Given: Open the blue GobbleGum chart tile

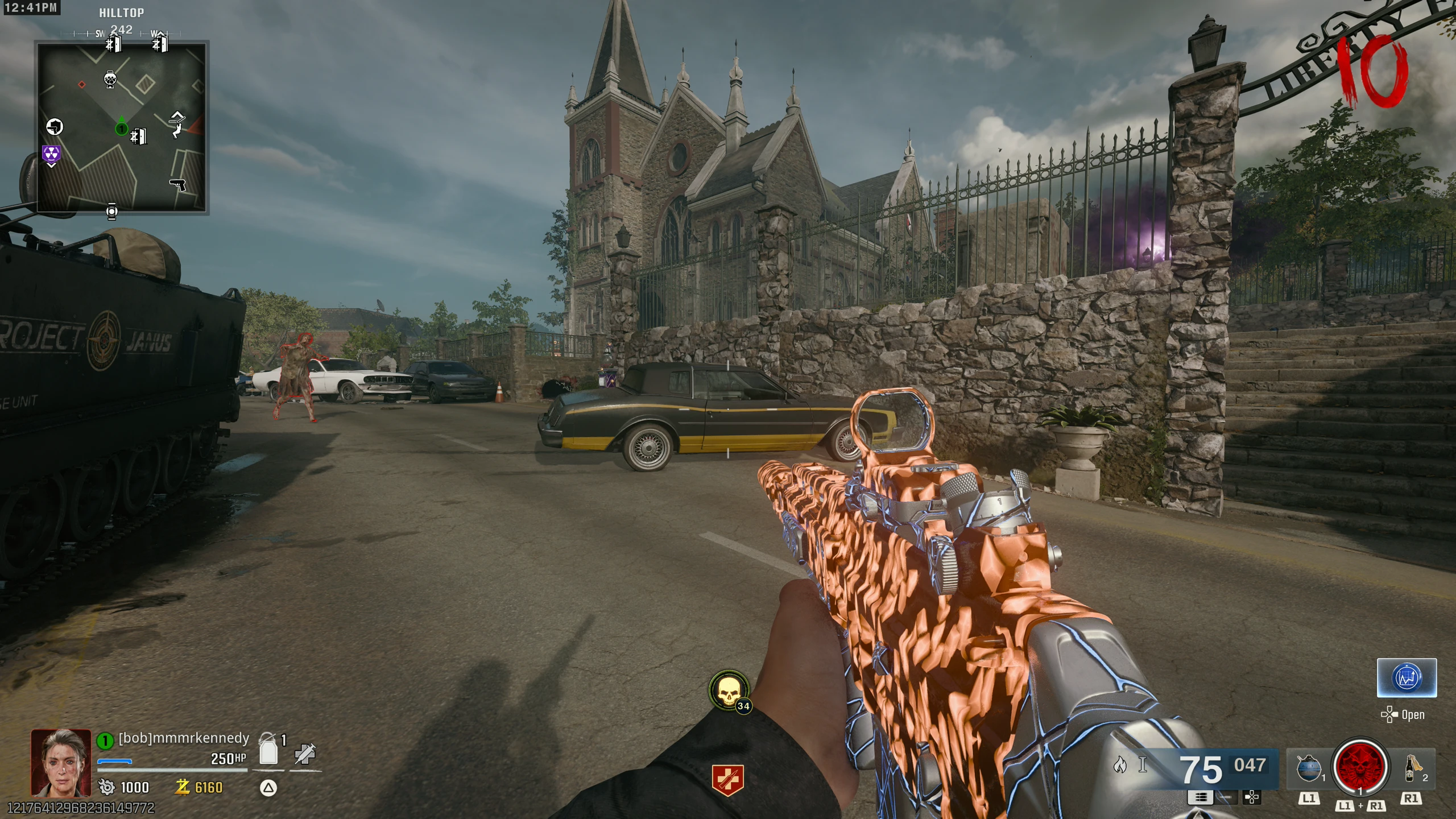Looking at the screenshot, I should (1406, 678).
